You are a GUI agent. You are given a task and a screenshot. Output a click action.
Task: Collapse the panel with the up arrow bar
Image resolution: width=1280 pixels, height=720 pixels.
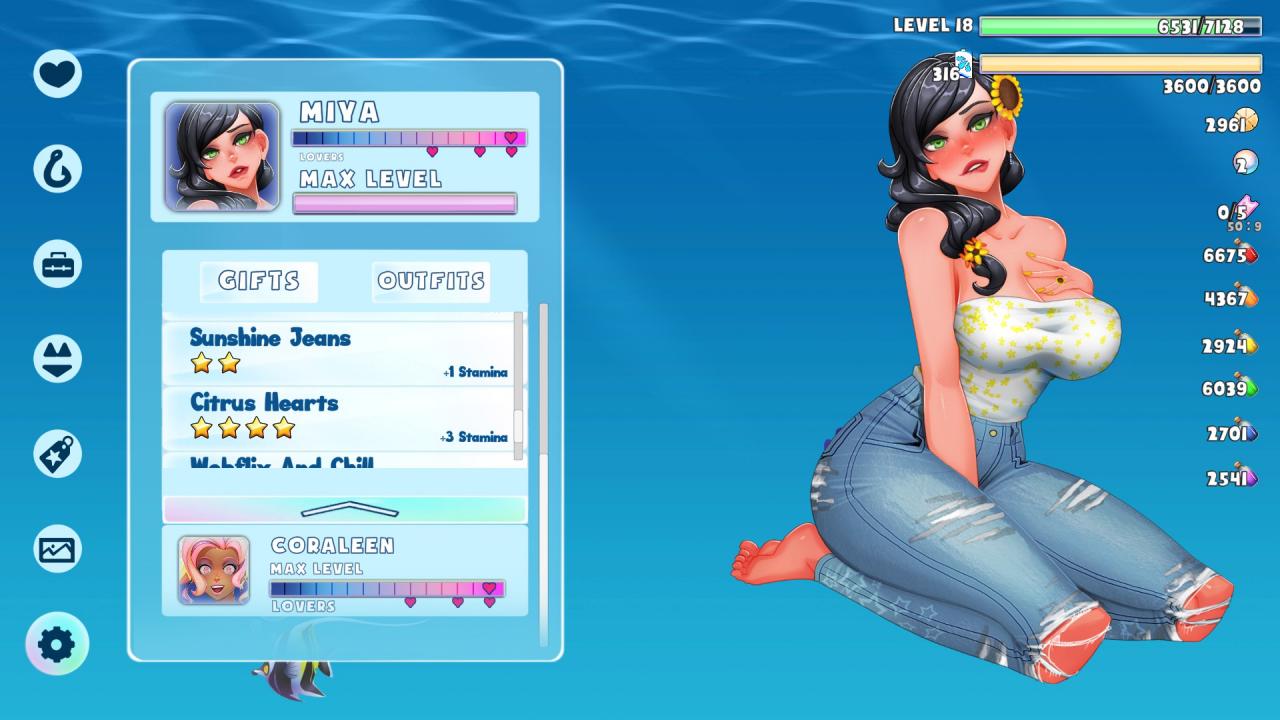(x=345, y=509)
